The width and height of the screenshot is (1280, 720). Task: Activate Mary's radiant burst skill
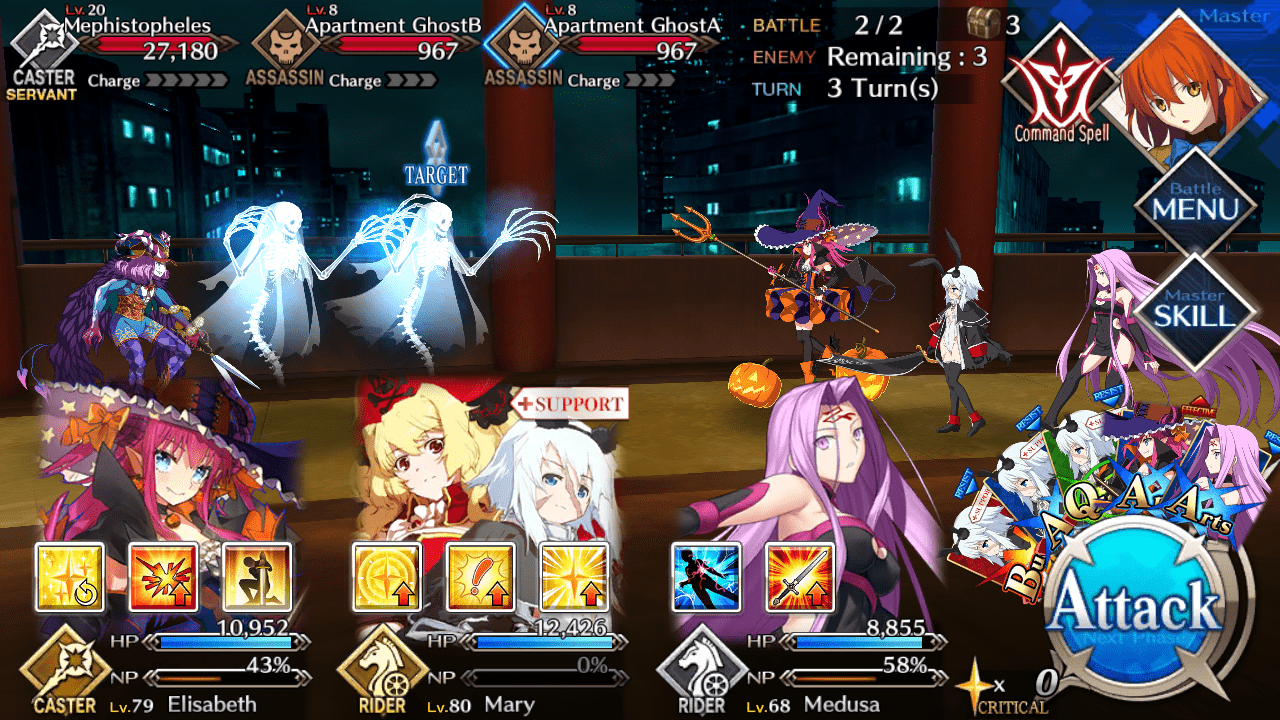574,577
